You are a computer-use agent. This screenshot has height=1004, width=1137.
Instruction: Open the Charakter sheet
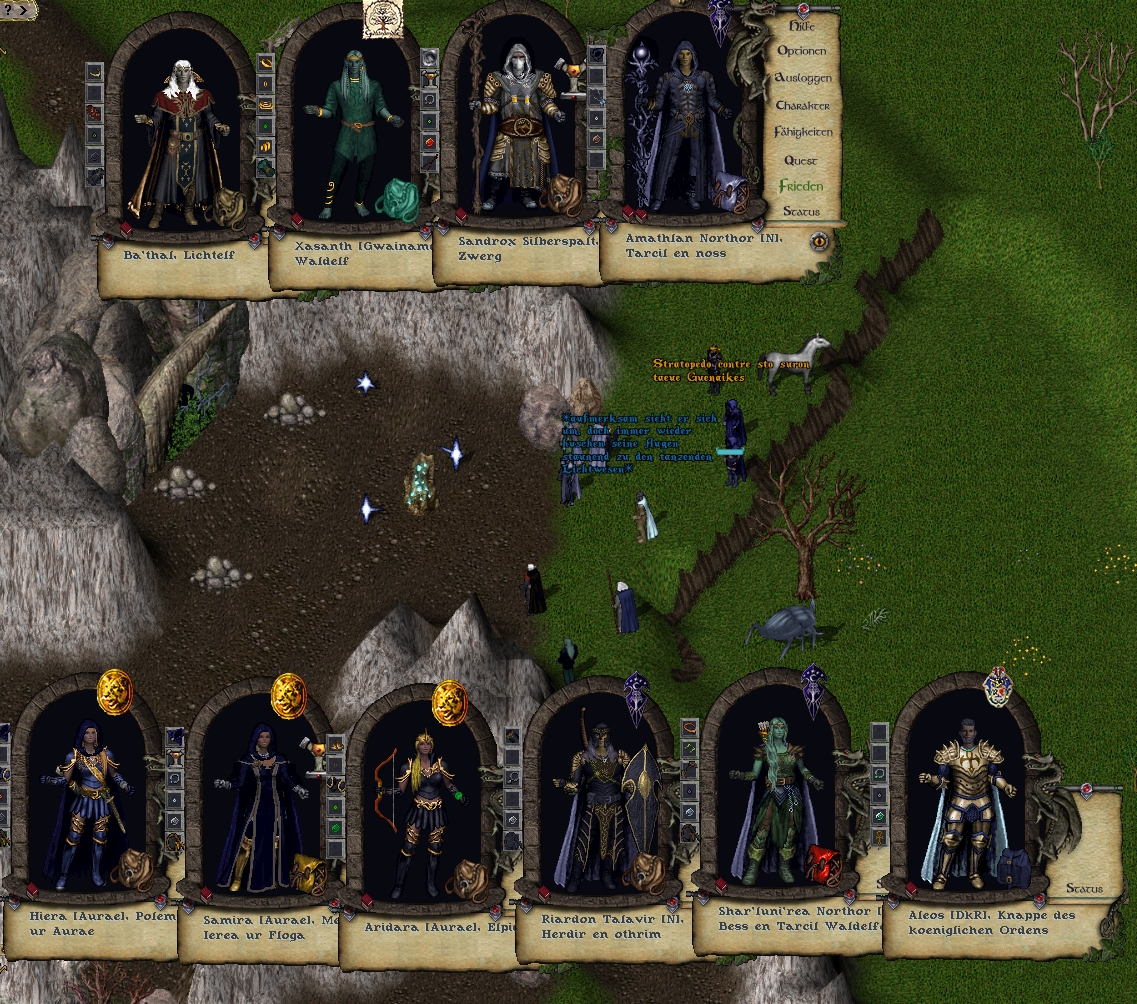pyautogui.click(x=802, y=105)
